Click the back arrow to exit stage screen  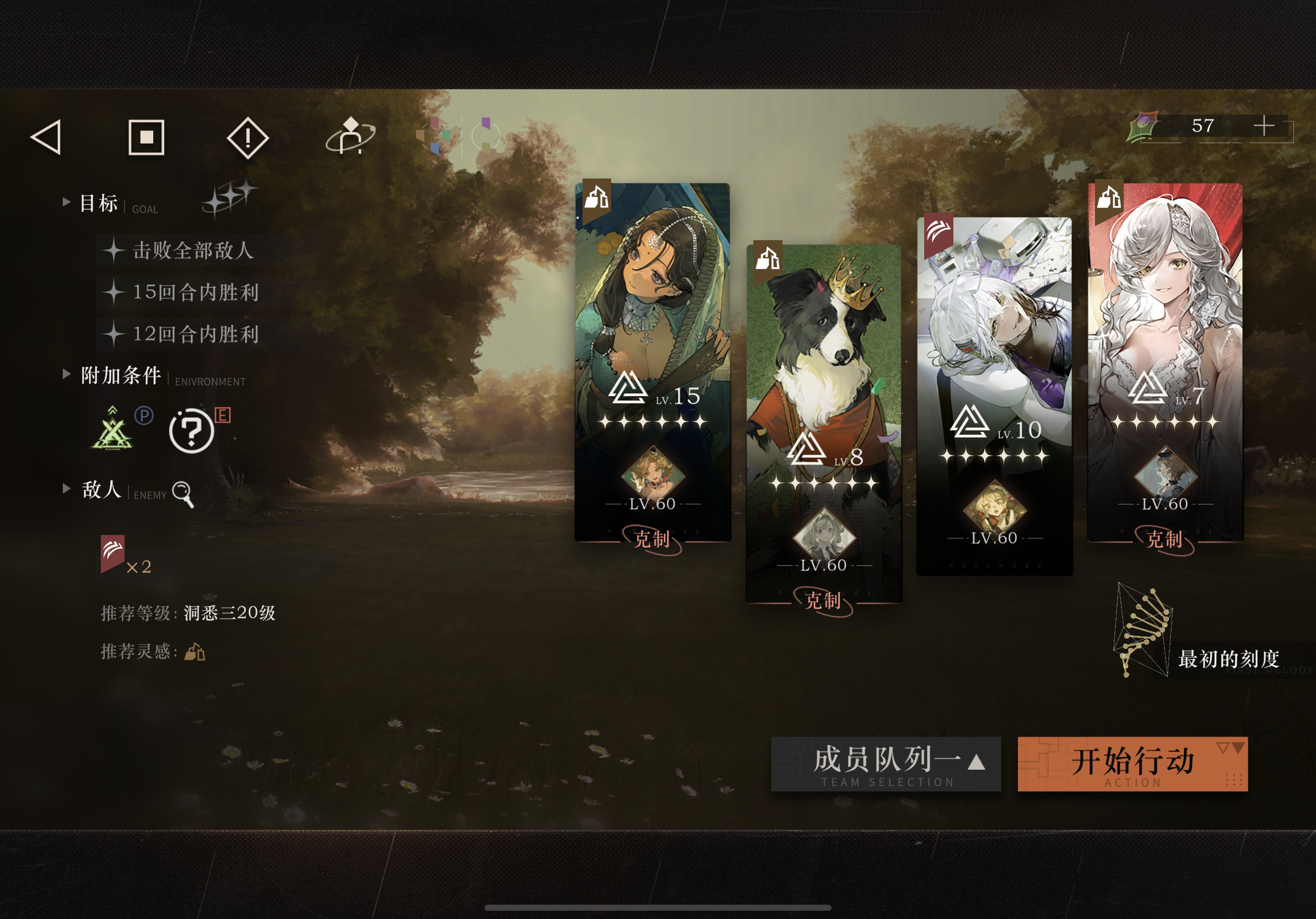pyautogui.click(x=48, y=138)
